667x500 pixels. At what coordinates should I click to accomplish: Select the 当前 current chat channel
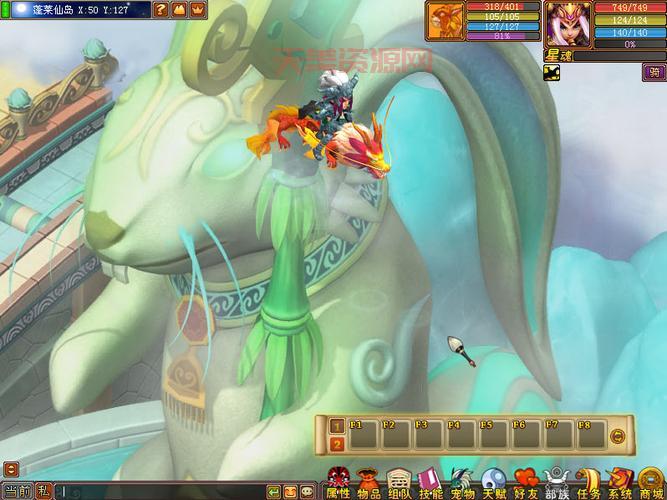tap(17, 491)
